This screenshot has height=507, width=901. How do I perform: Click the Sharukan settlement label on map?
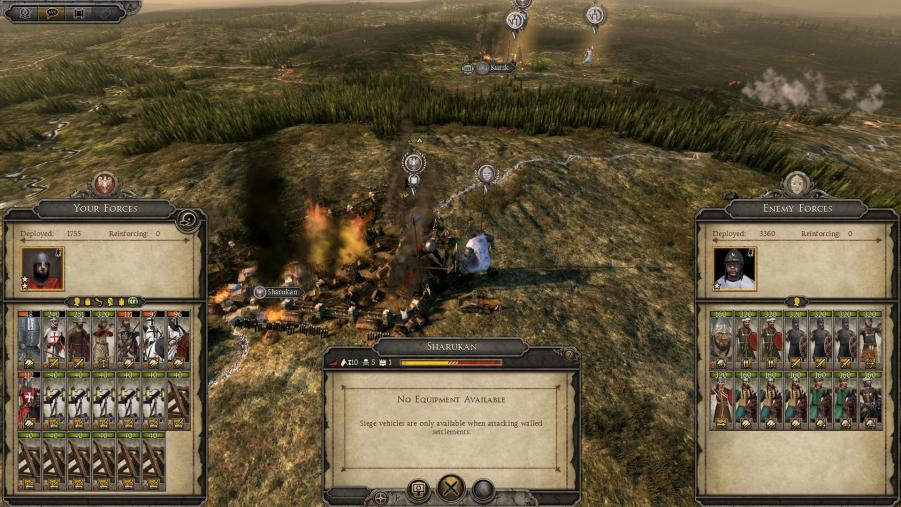pyautogui.click(x=277, y=292)
